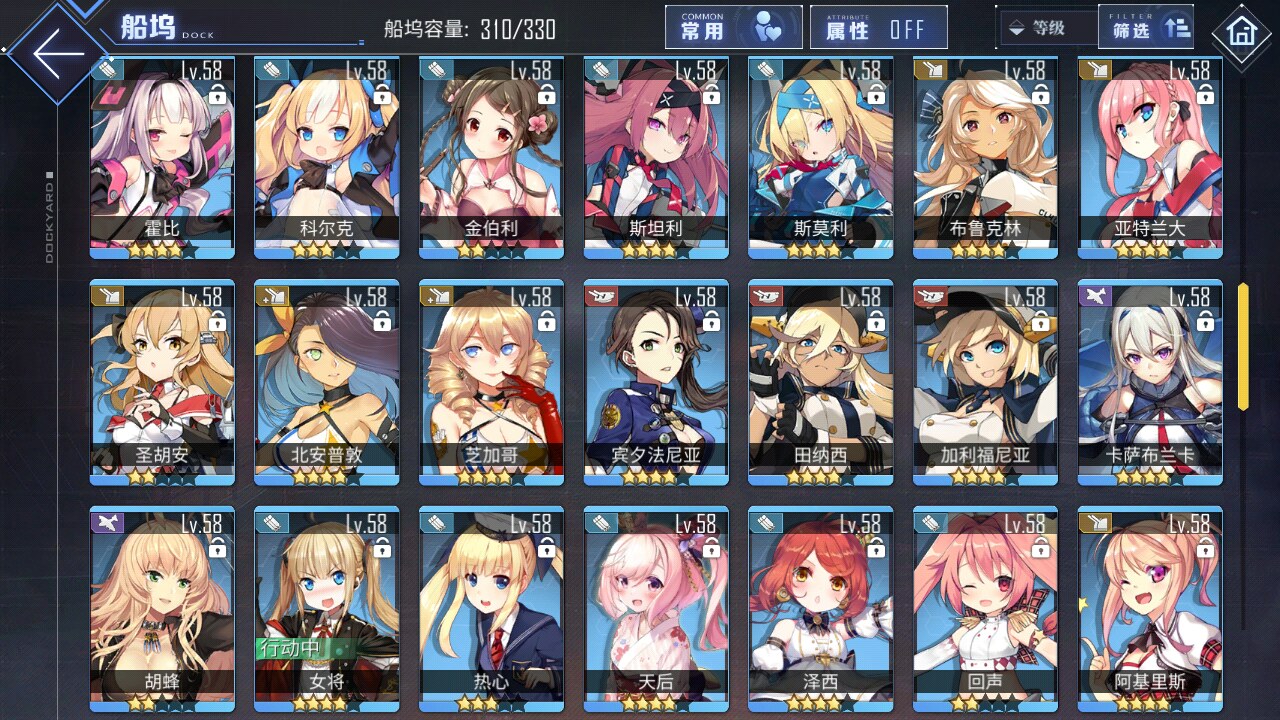Select the 霍比 ship card
1280x720 pixels.
coord(162,155)
